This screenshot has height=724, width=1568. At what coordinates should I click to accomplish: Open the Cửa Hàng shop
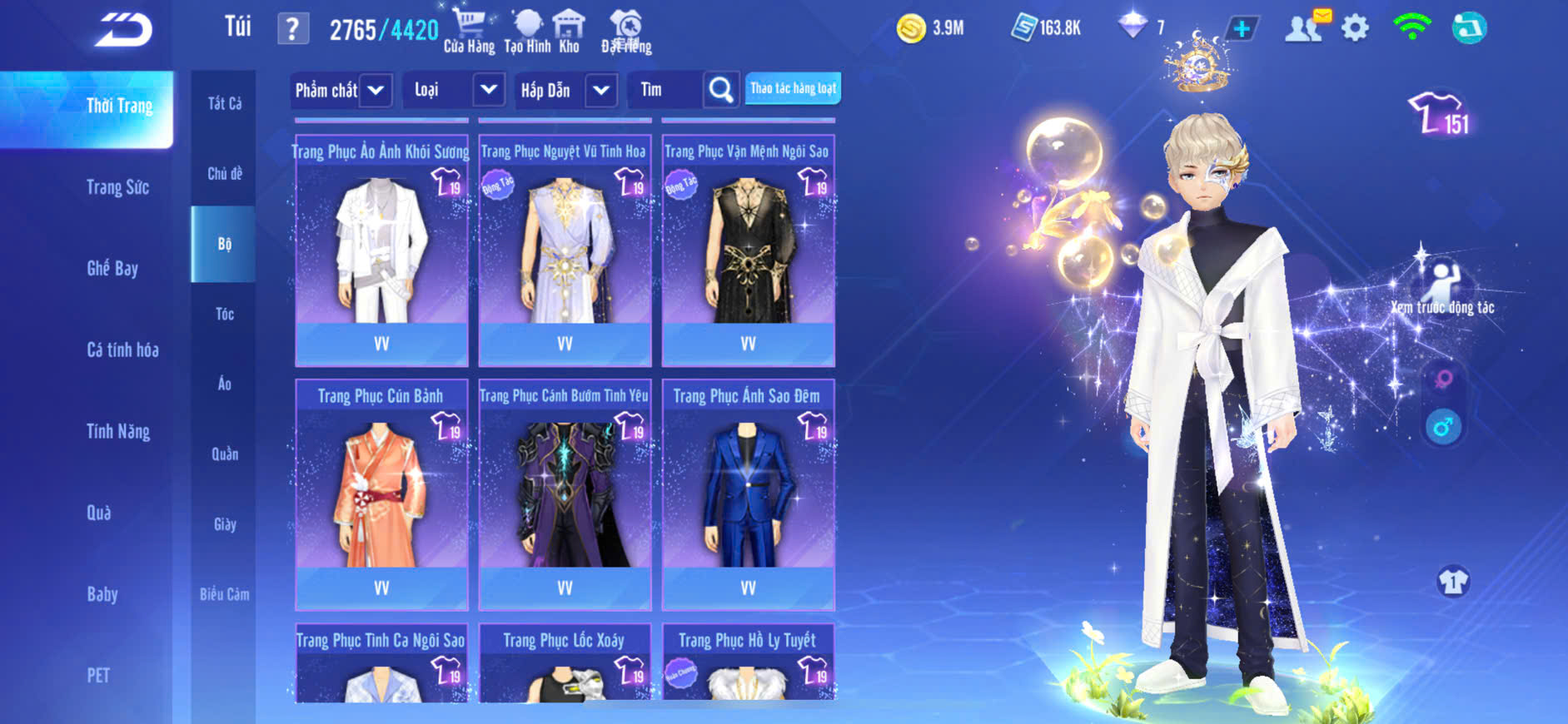tap(469, 32)
